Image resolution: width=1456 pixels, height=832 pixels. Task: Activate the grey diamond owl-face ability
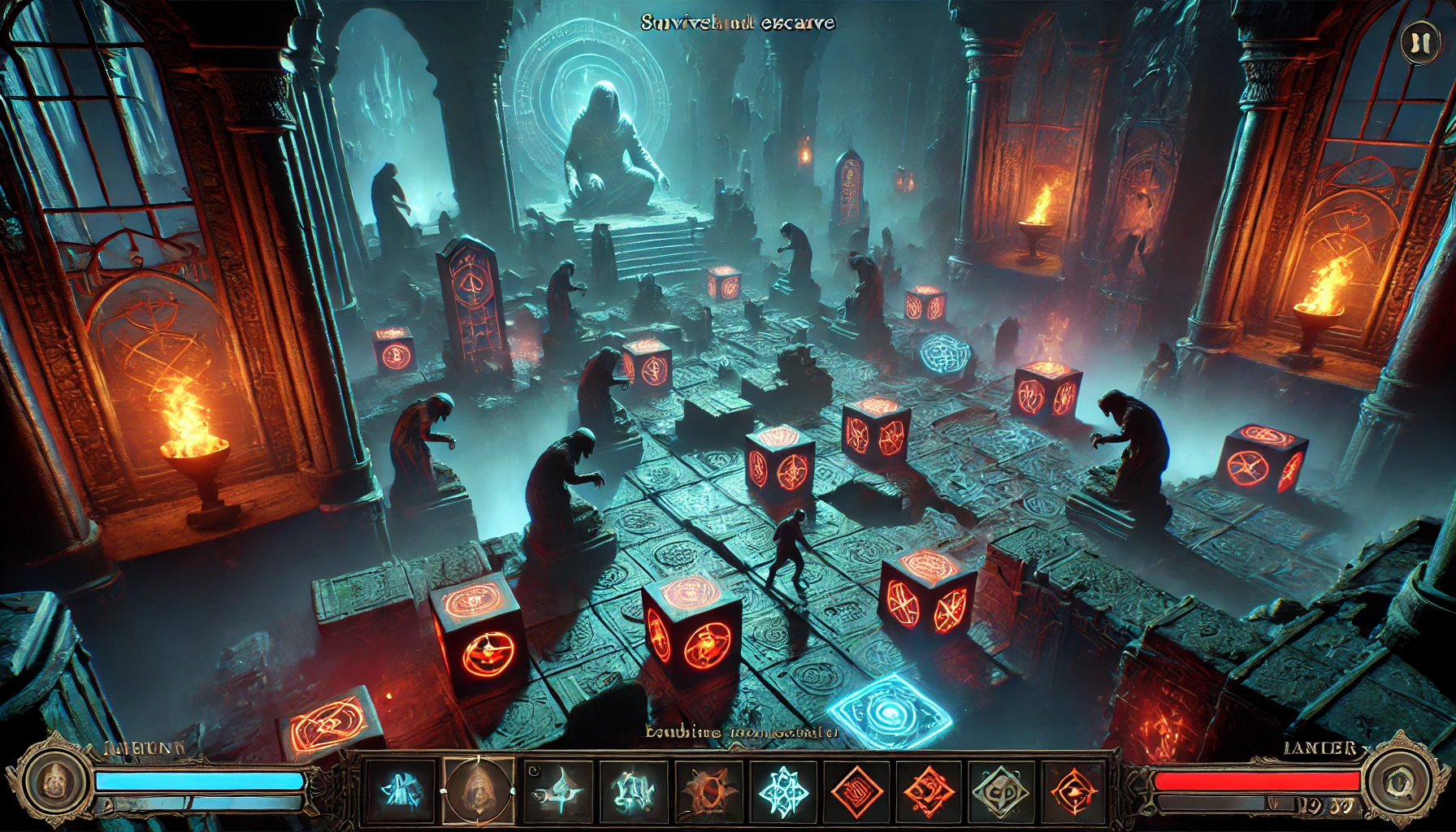[1001, 790]
